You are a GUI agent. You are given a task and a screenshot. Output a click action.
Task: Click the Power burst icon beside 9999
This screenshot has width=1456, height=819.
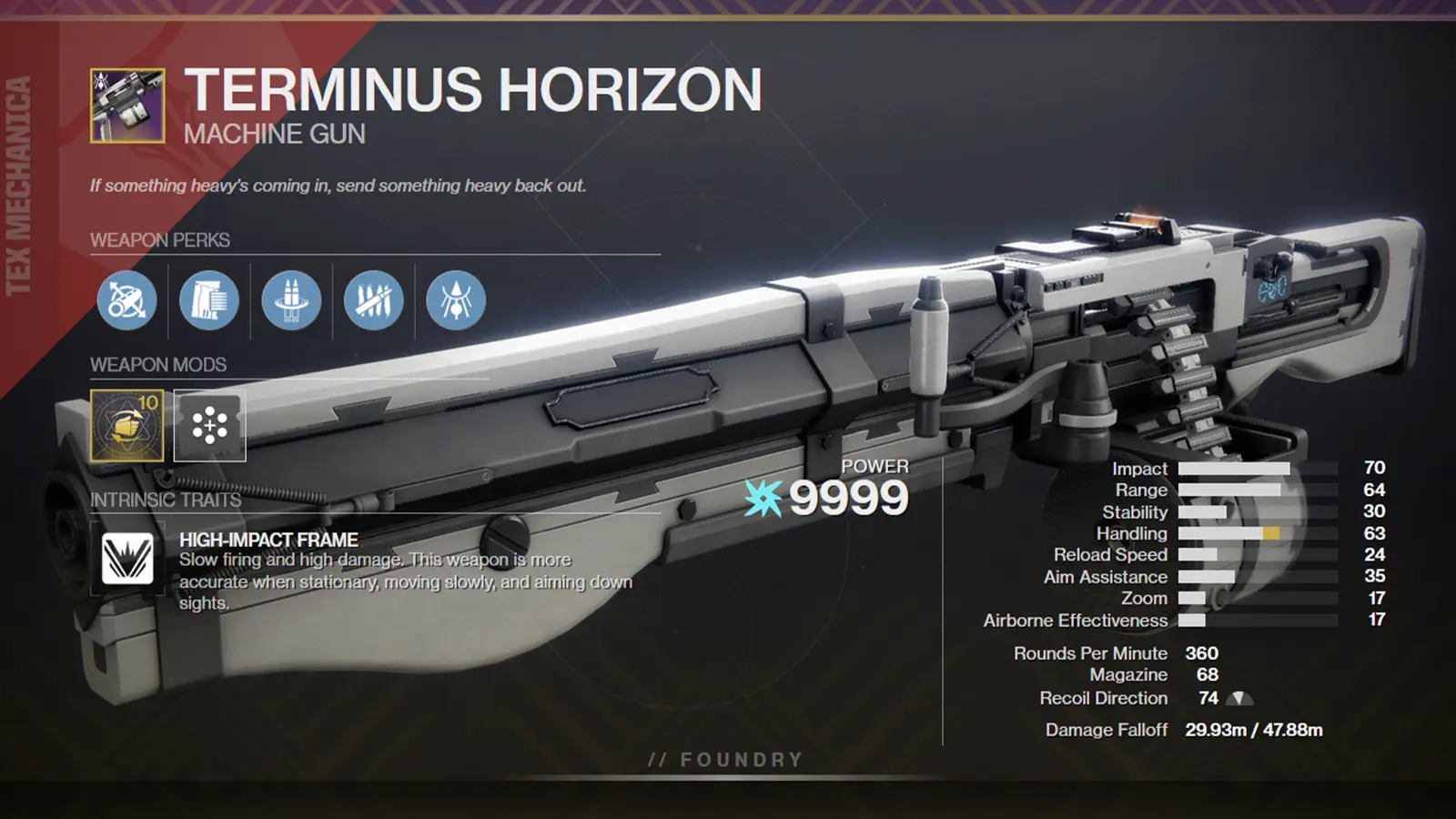tap(762, 497)
